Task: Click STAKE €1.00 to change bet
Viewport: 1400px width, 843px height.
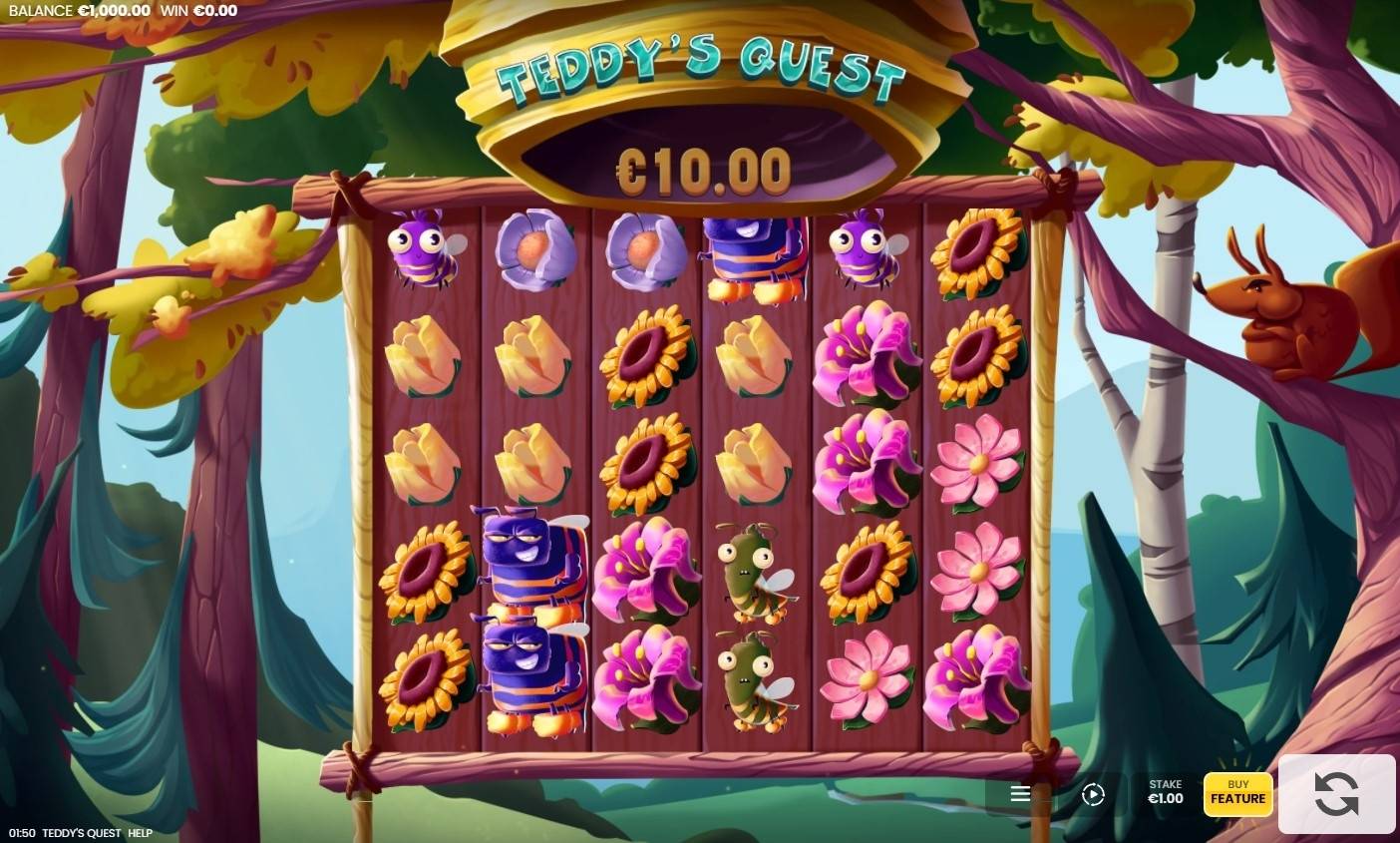Action: point(1163,793)
